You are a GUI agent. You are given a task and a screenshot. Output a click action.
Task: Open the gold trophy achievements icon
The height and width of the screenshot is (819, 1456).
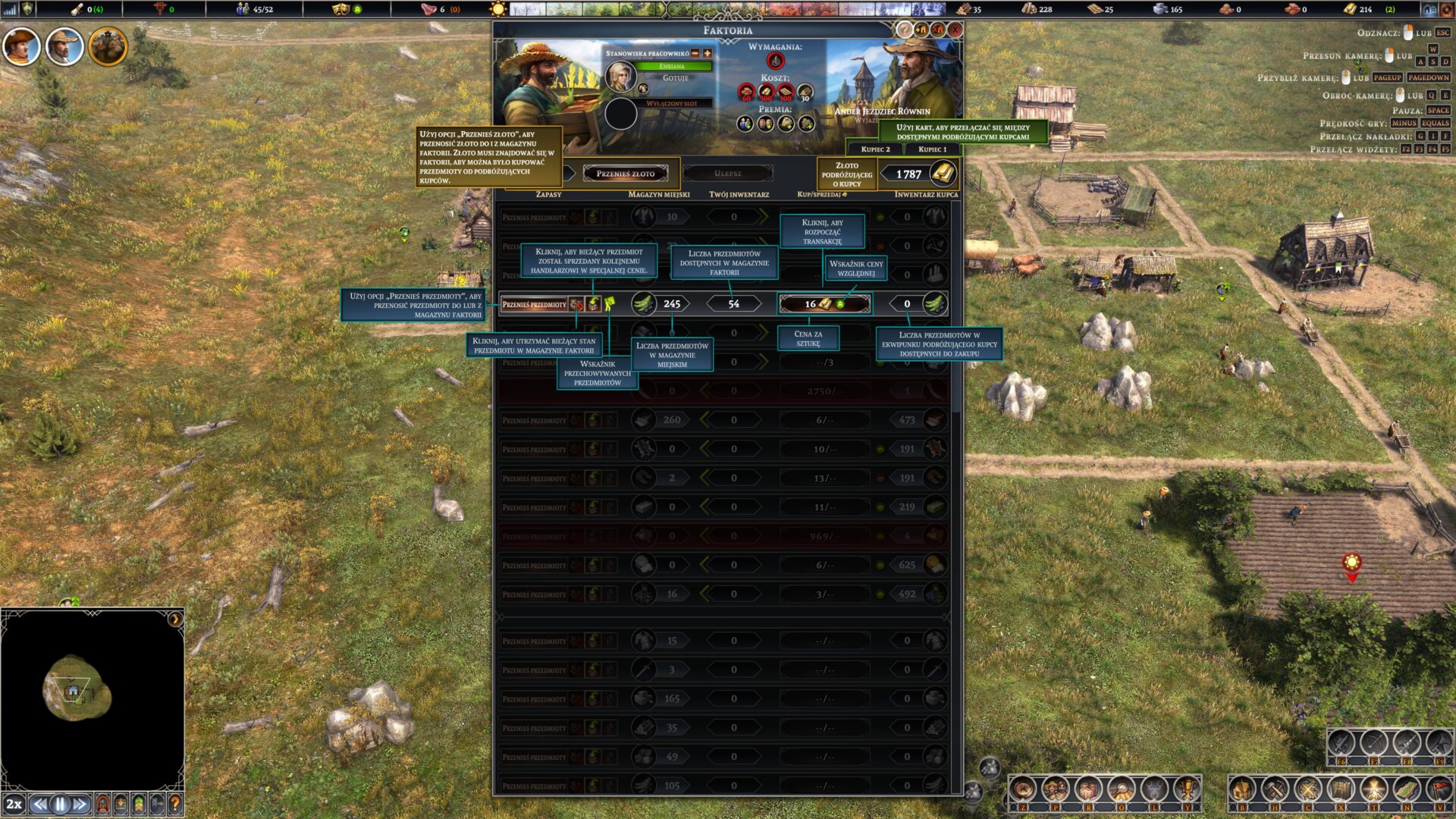tap(1186, 790)
